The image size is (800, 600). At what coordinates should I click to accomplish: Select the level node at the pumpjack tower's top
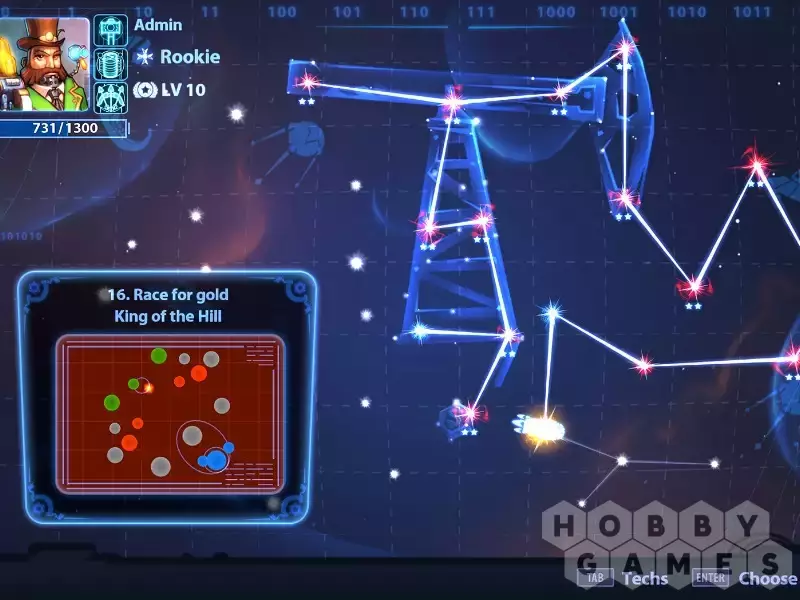click(x=453, y=101)
